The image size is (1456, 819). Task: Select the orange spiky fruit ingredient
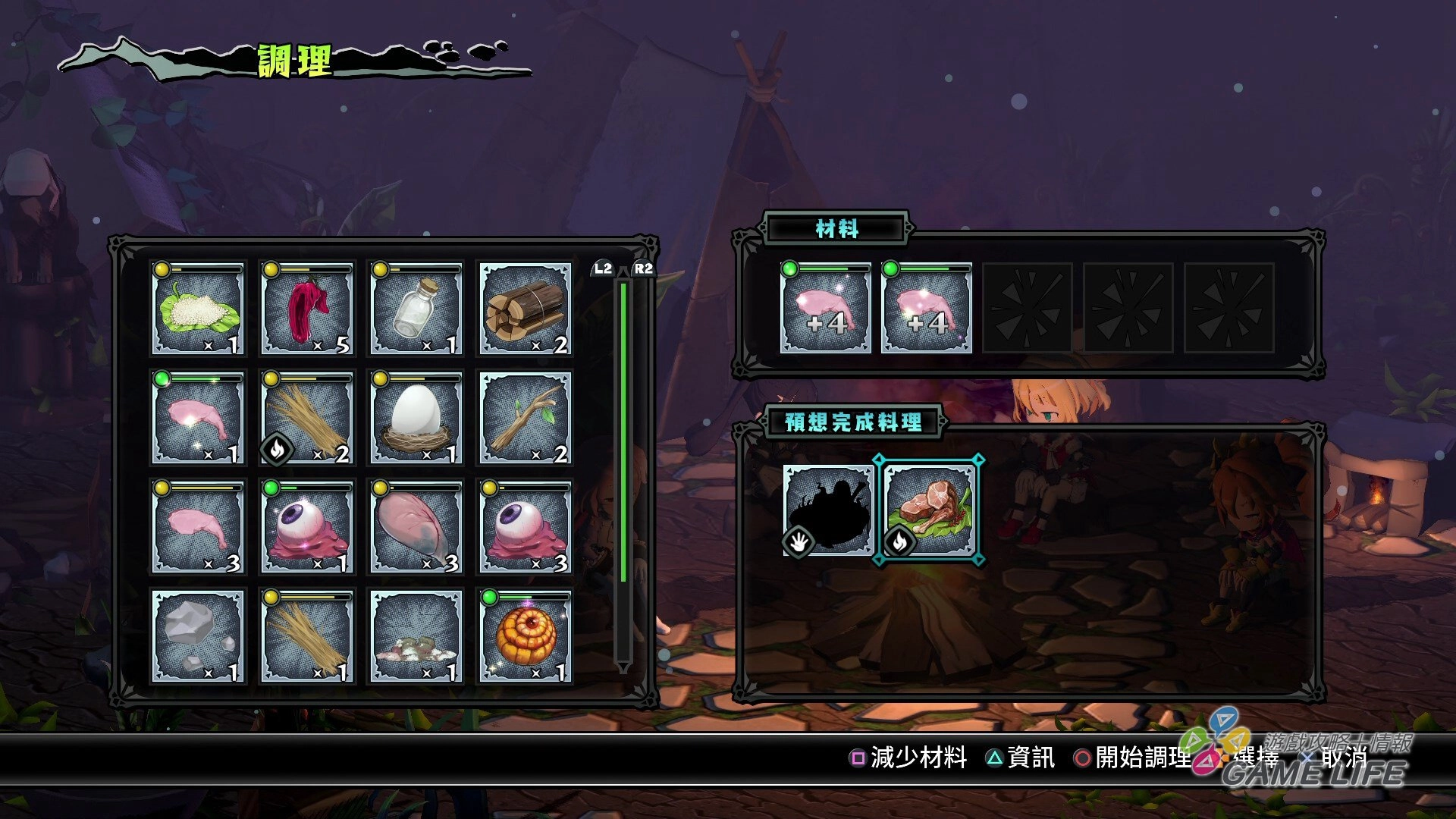tap(525, 636)
